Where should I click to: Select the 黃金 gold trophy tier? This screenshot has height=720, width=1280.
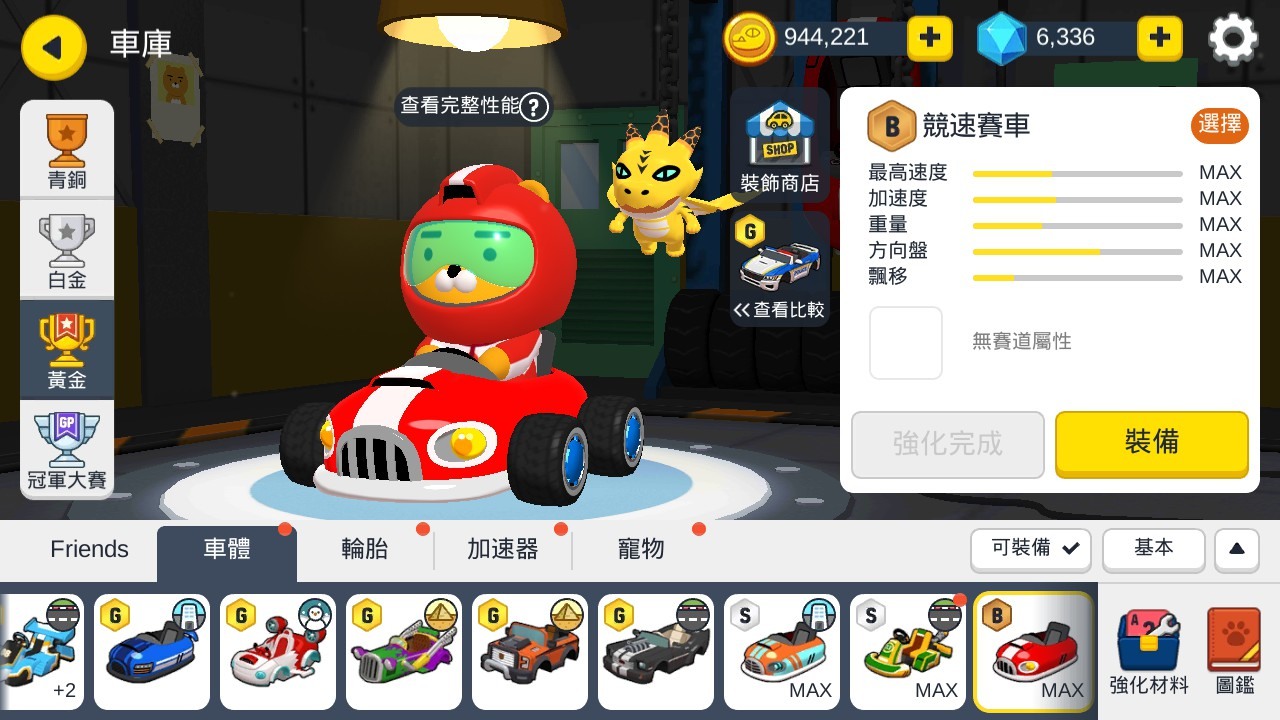65,348
